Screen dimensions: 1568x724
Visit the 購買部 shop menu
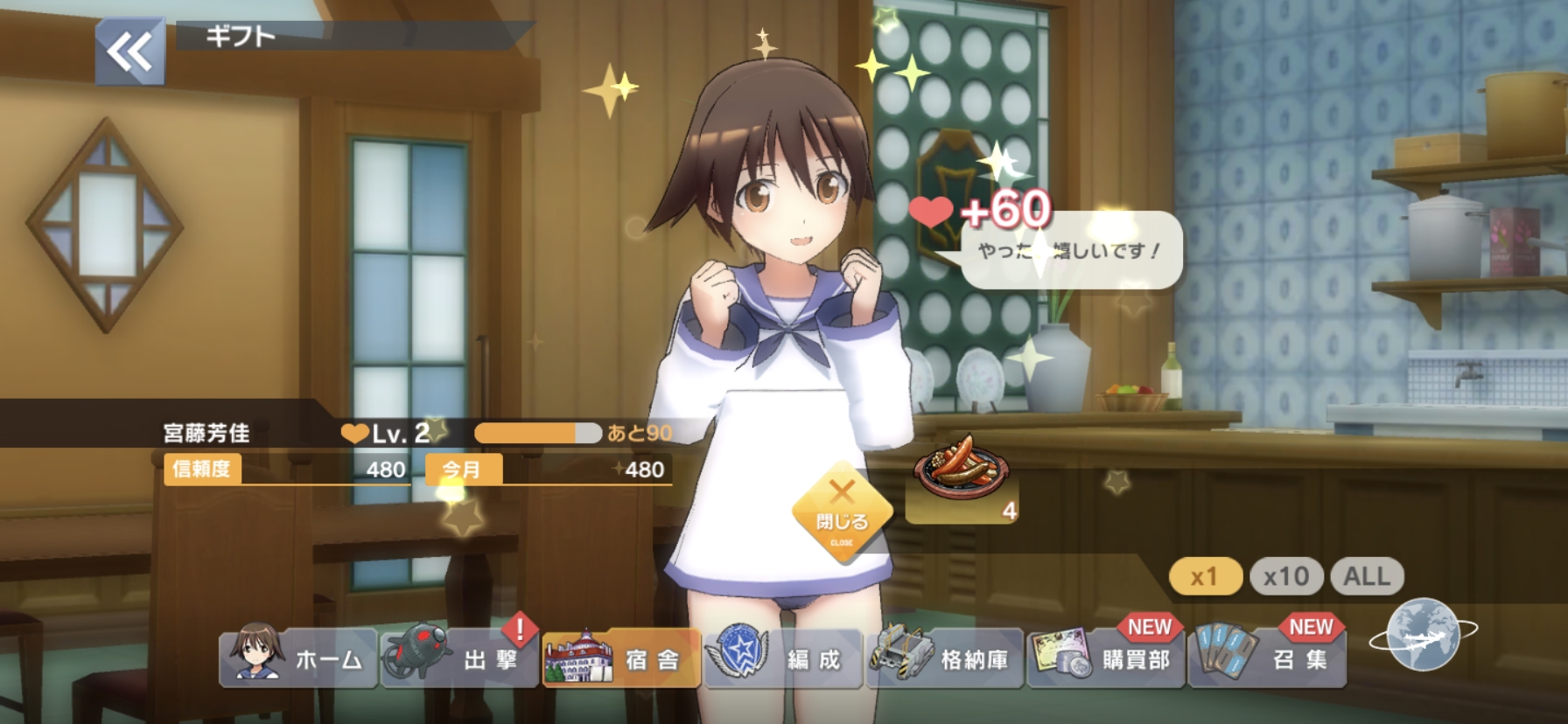tap(1106, 659)
